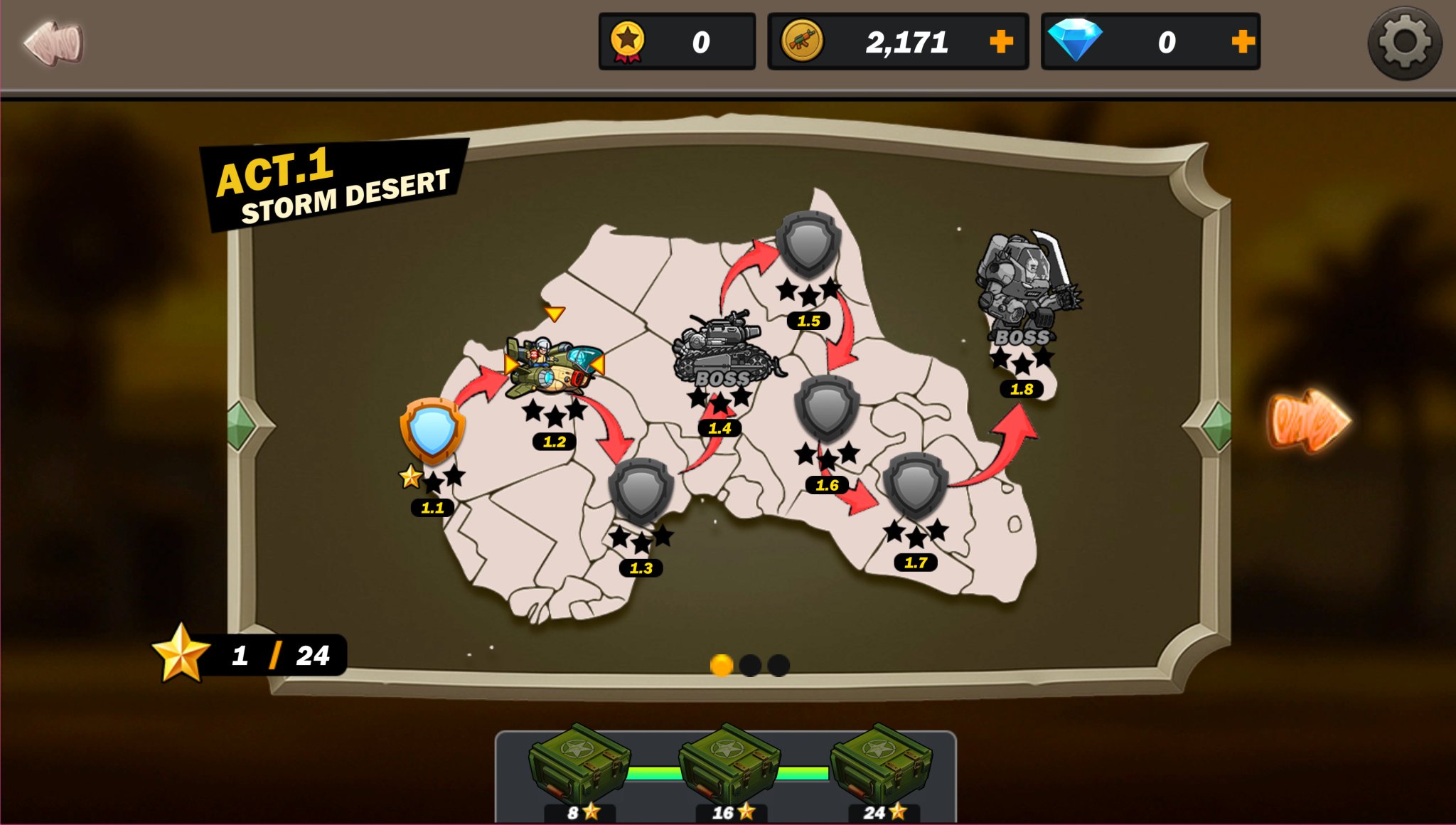Select stage 1.6 gray shield
Viewport: 1456px width, 825px height.
tap(827, 408)
